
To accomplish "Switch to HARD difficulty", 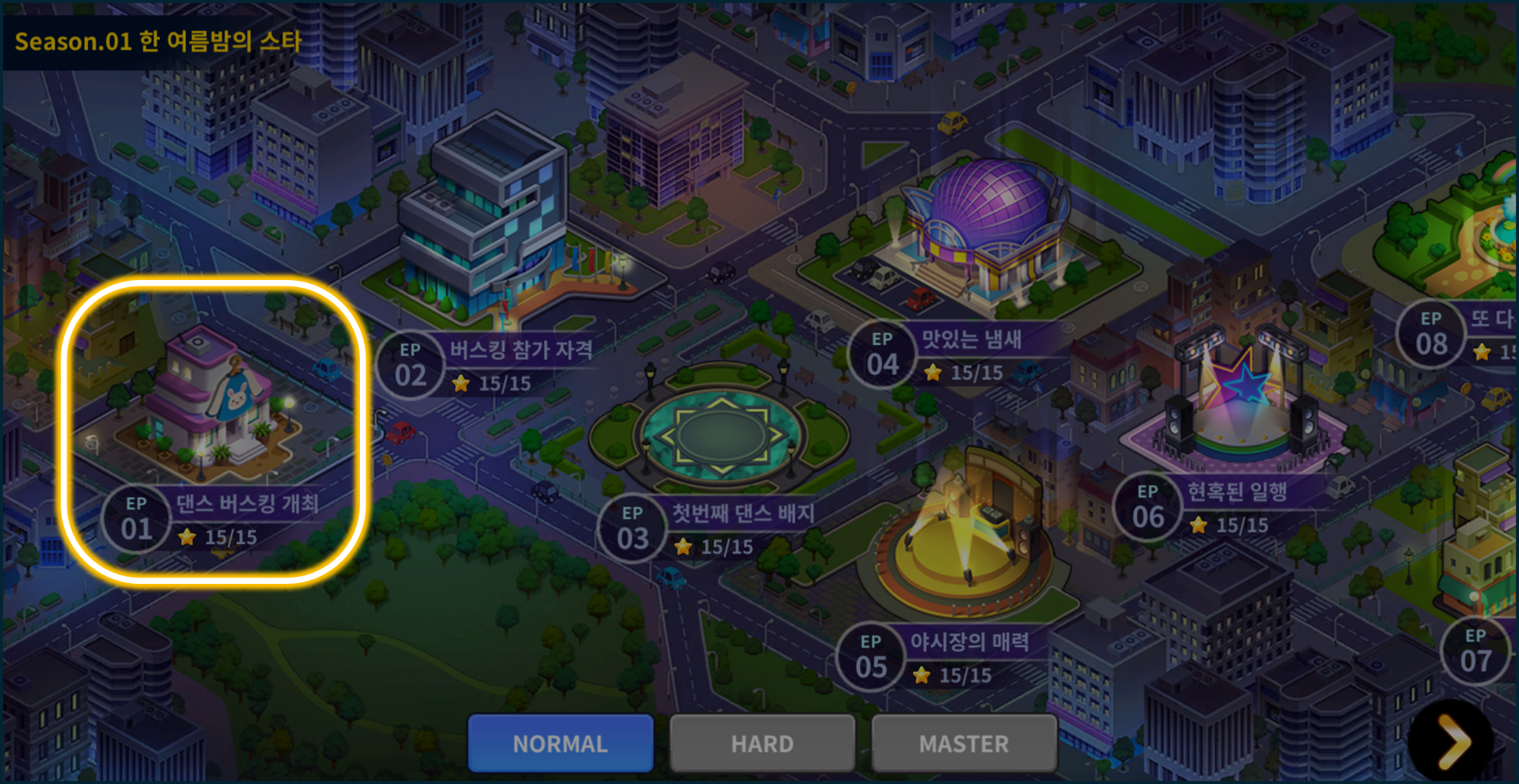I will pos(762,744).
